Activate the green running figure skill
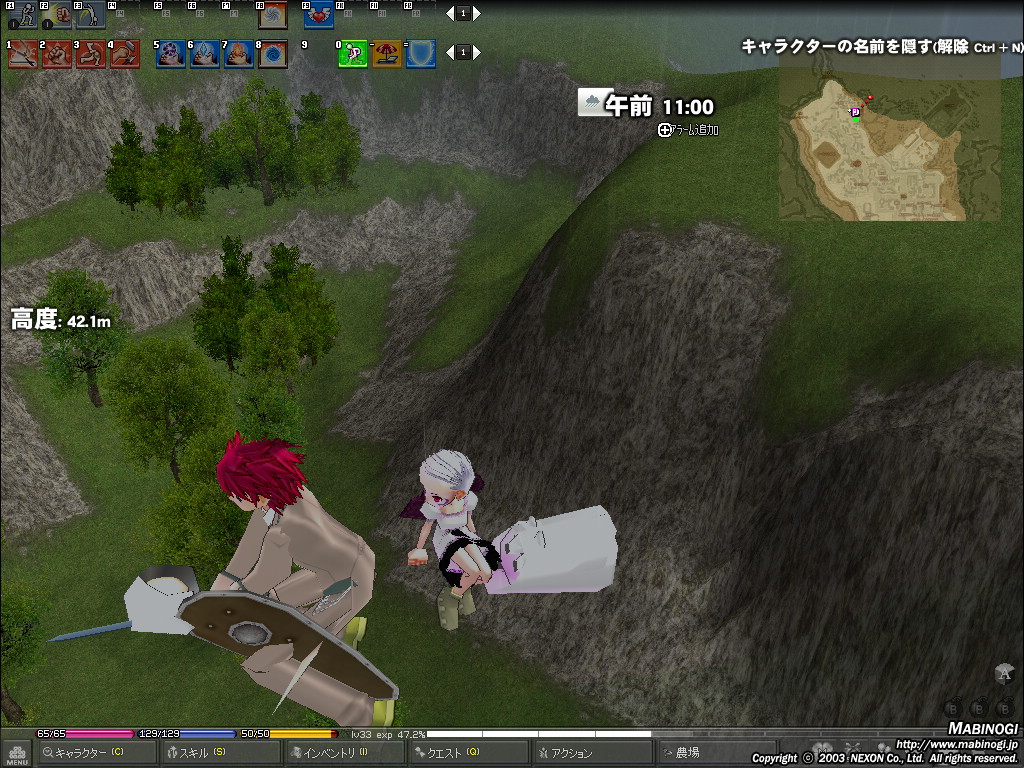 point(353,53)
